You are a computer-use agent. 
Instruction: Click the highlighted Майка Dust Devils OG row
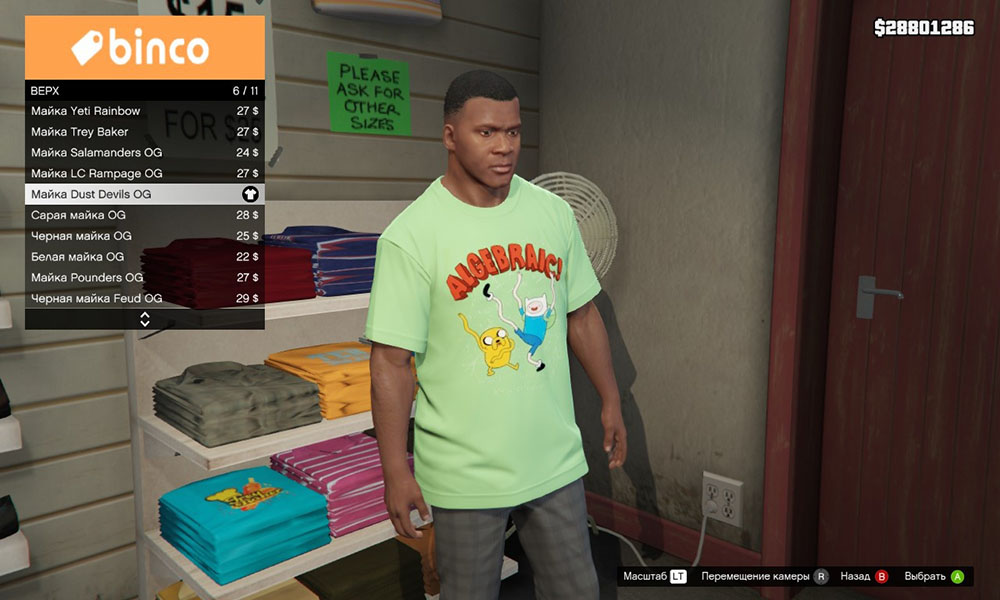144,194
